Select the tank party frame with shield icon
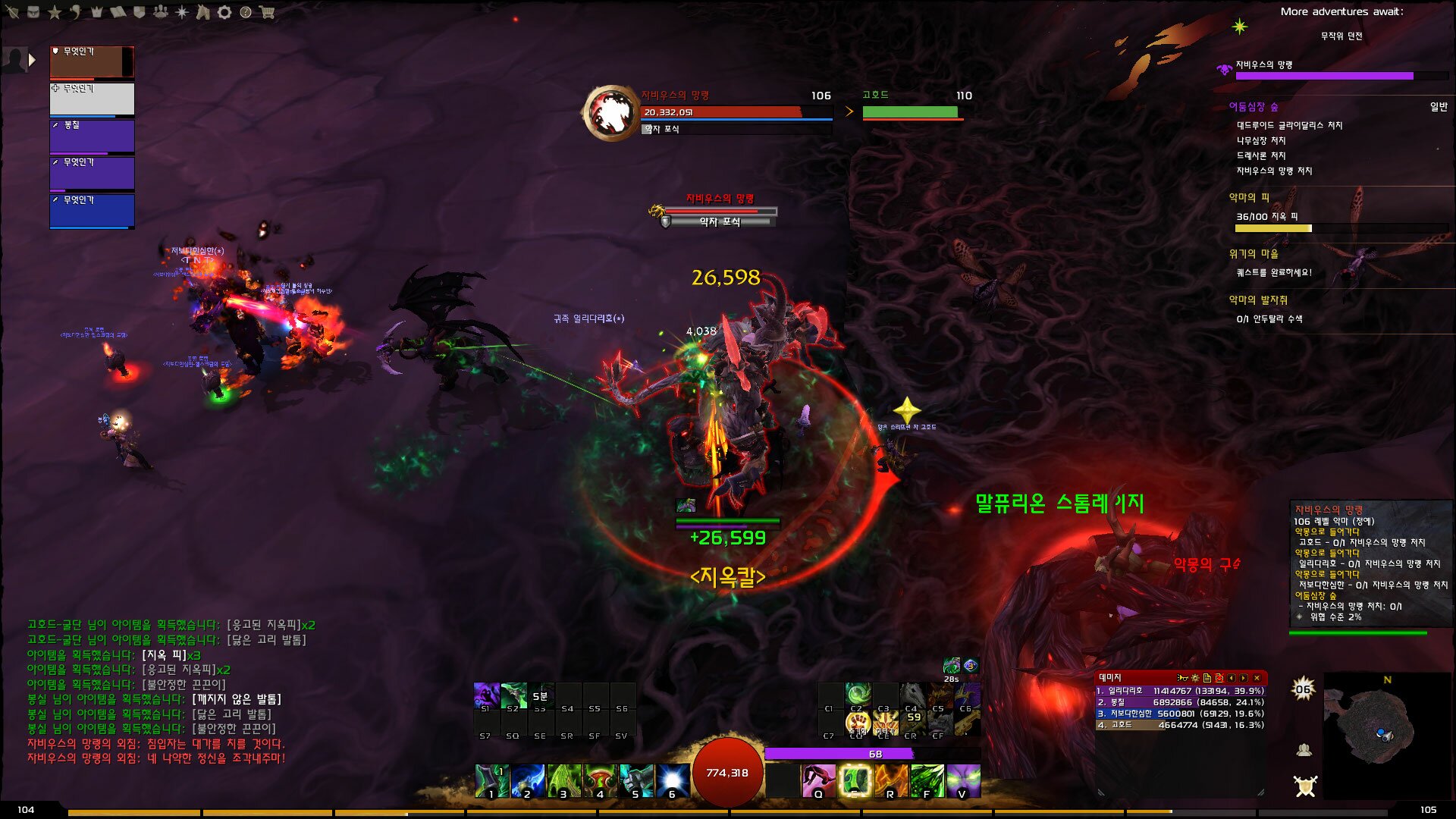This screenshot has width=1456, height=819. (x=92, y=62)
